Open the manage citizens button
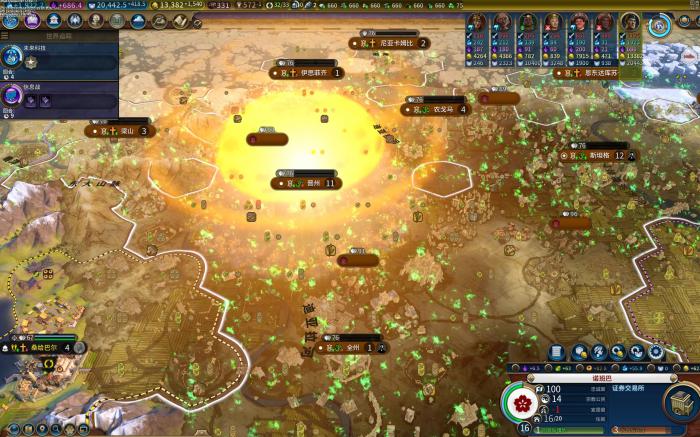The width and height of the screenshot is (700, 437). click(598, 352)
